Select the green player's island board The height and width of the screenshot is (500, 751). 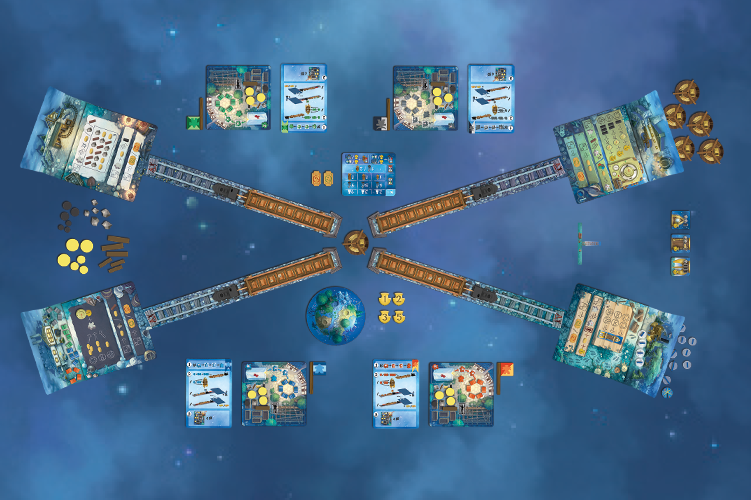coord(238,98)
